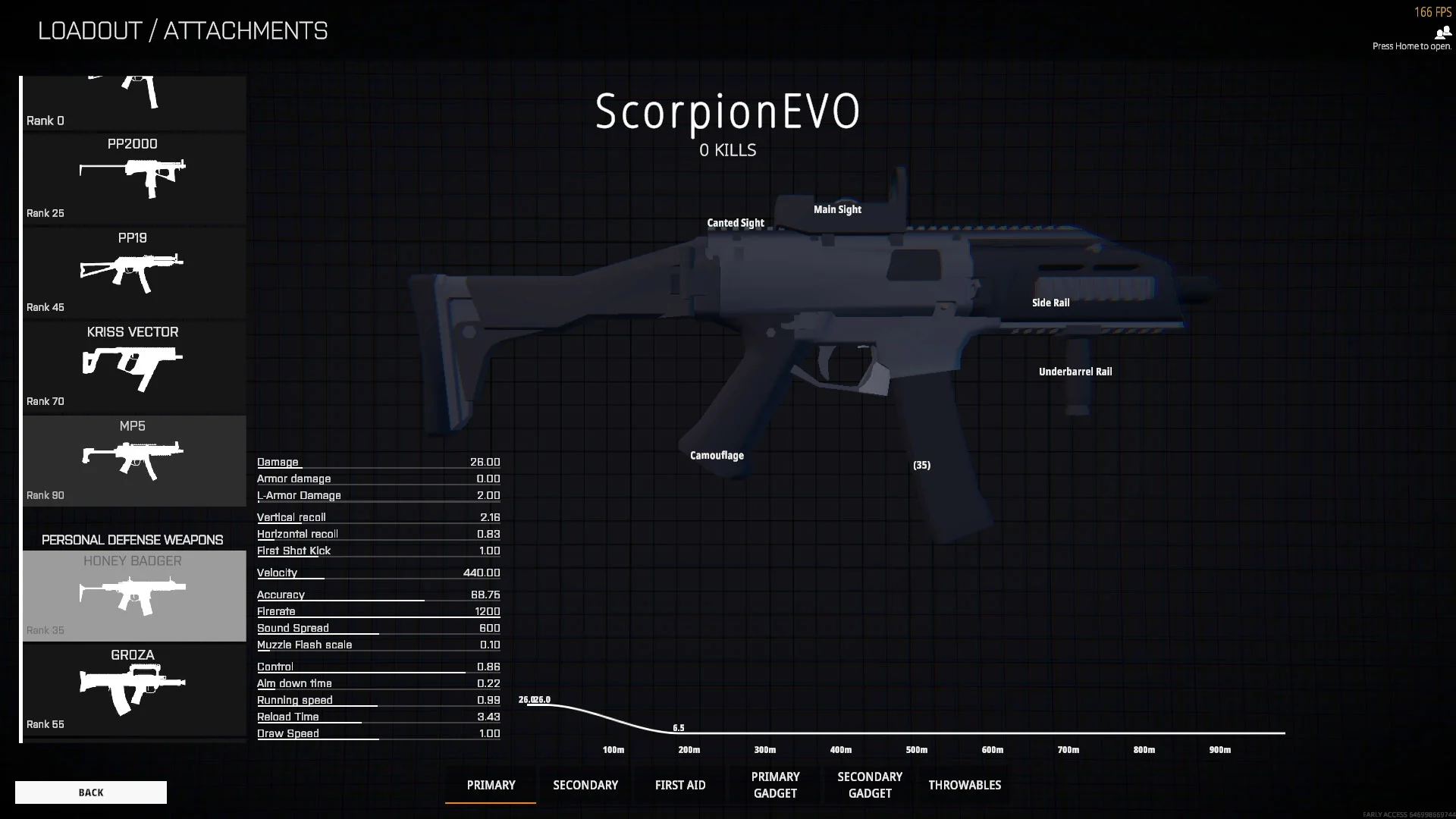Switch to the SECONDARY weapon tab
This screenshot has height=819, width=1456.
(585, 785)
